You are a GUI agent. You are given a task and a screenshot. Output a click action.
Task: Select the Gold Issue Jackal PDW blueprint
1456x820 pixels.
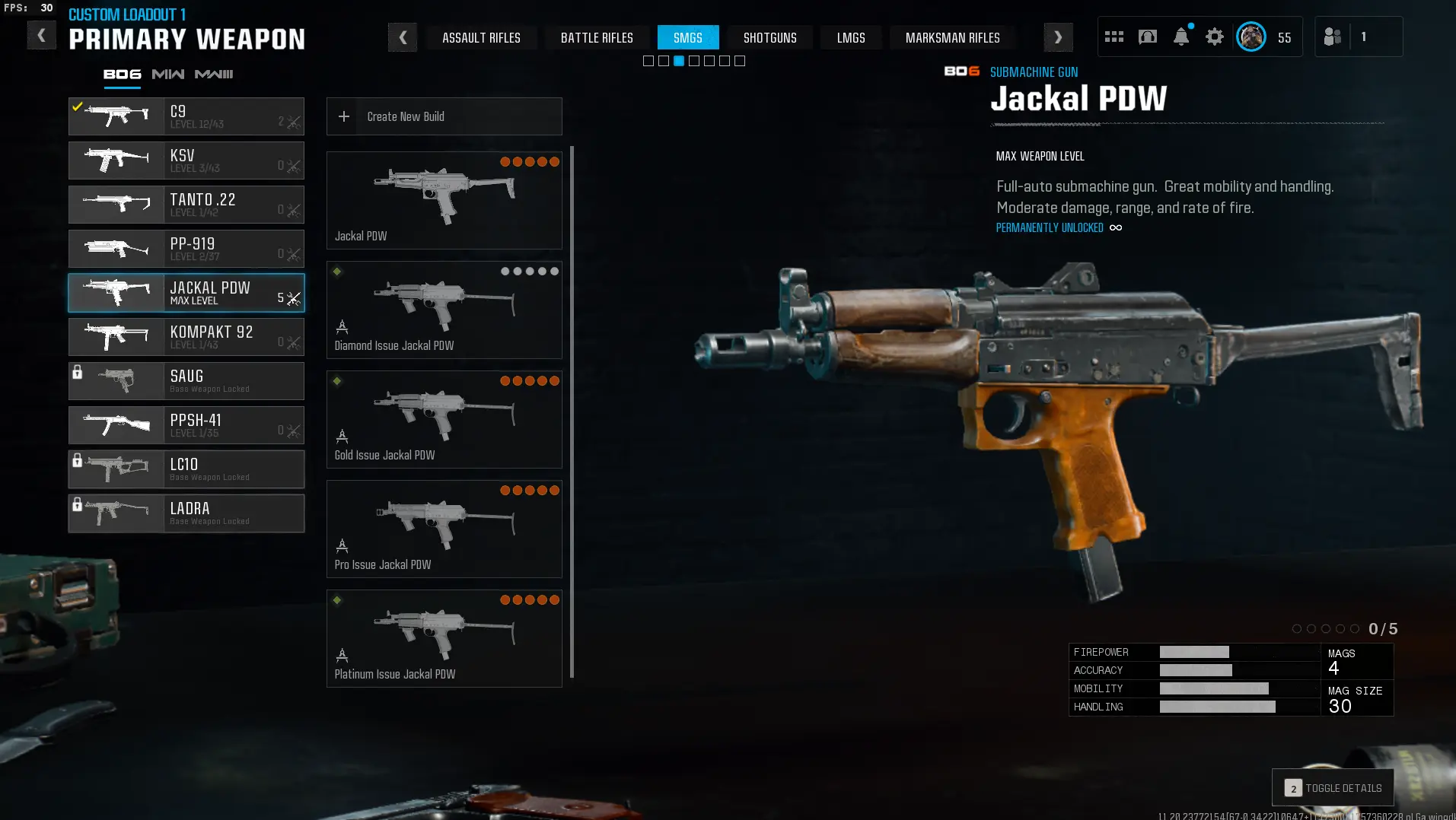pos(444,420)
